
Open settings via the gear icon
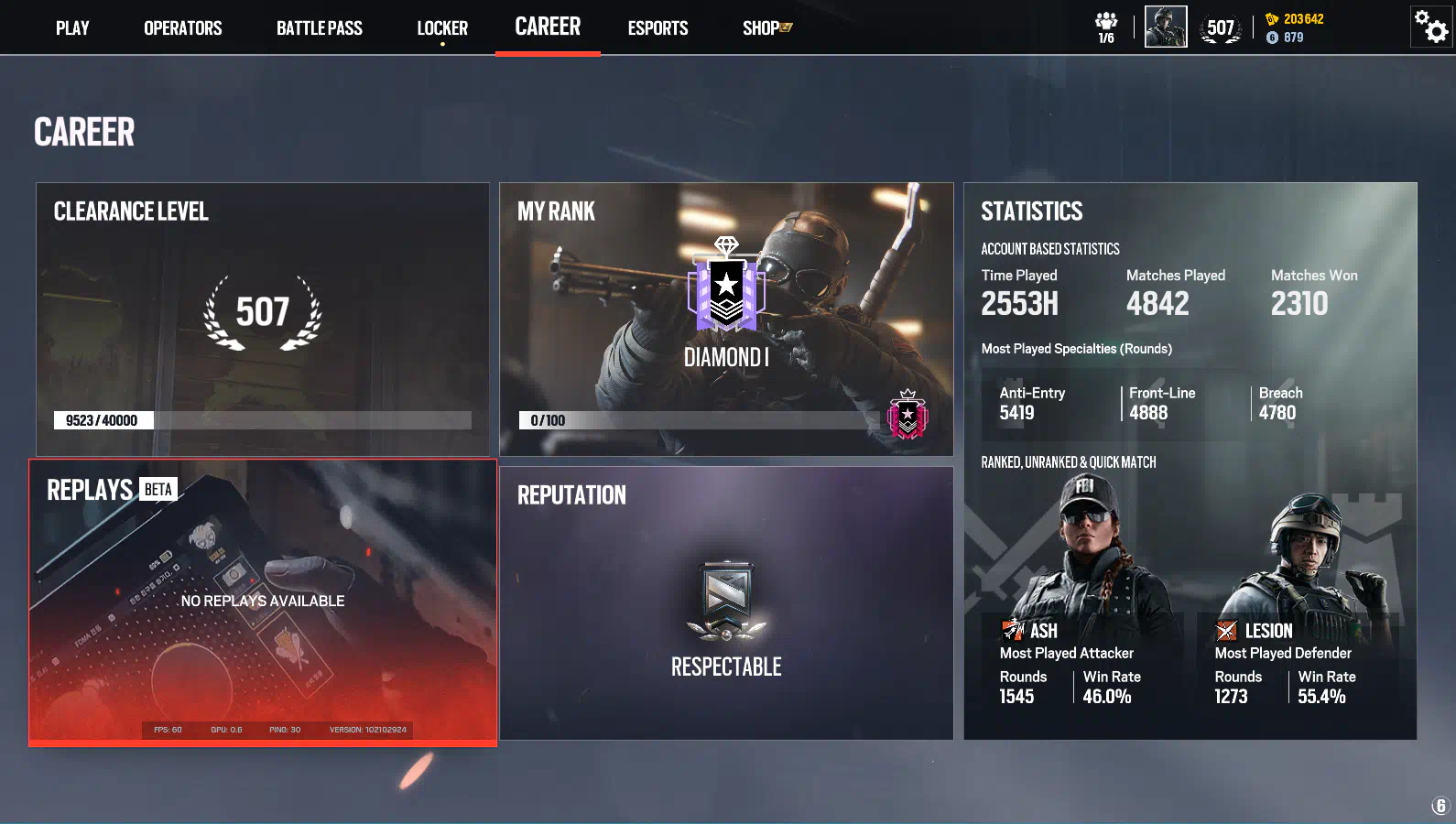coord(1431,27)
